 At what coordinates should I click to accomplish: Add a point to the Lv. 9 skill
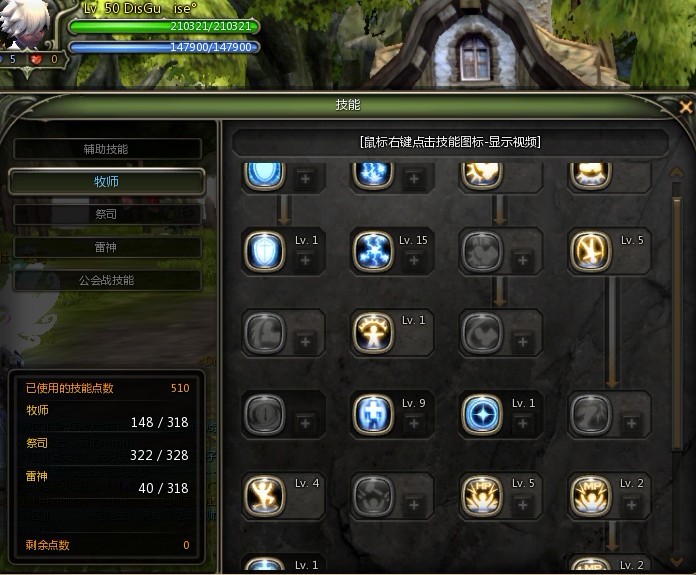[x=414, y=423]
